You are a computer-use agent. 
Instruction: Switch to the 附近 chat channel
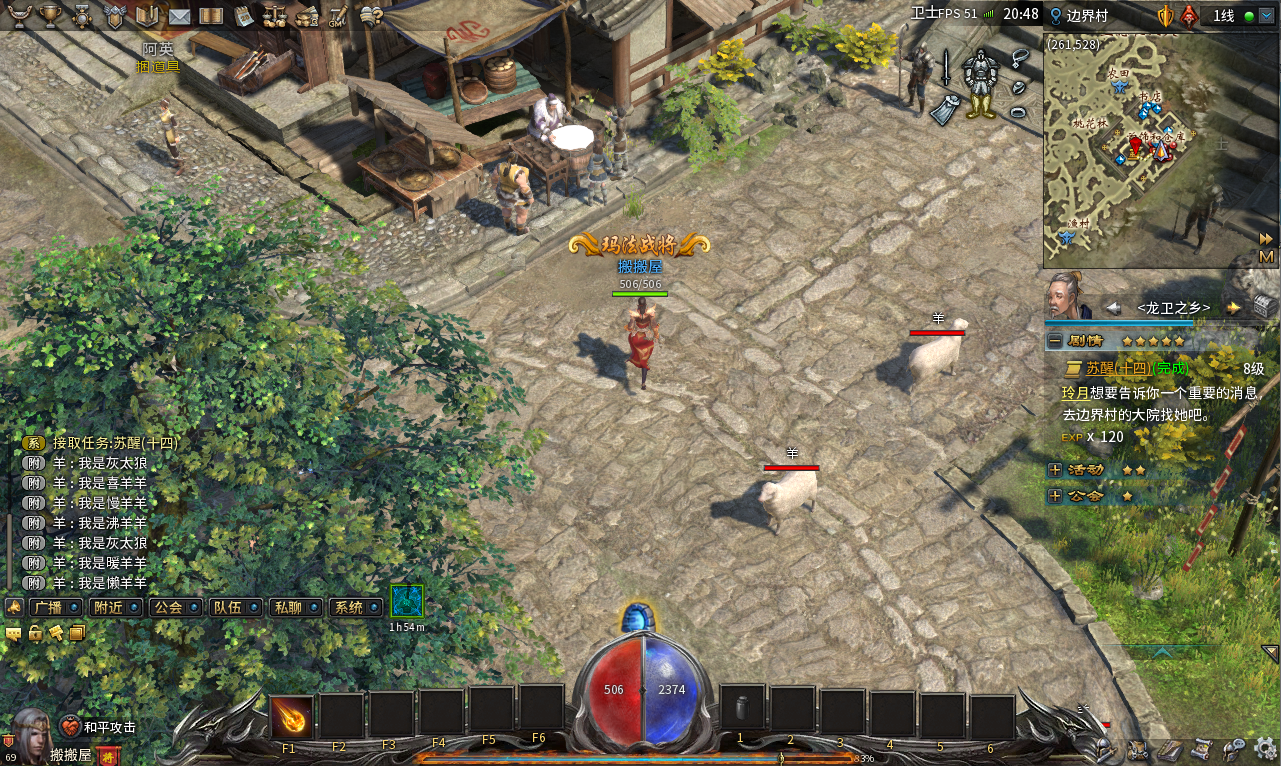(113, 607)
